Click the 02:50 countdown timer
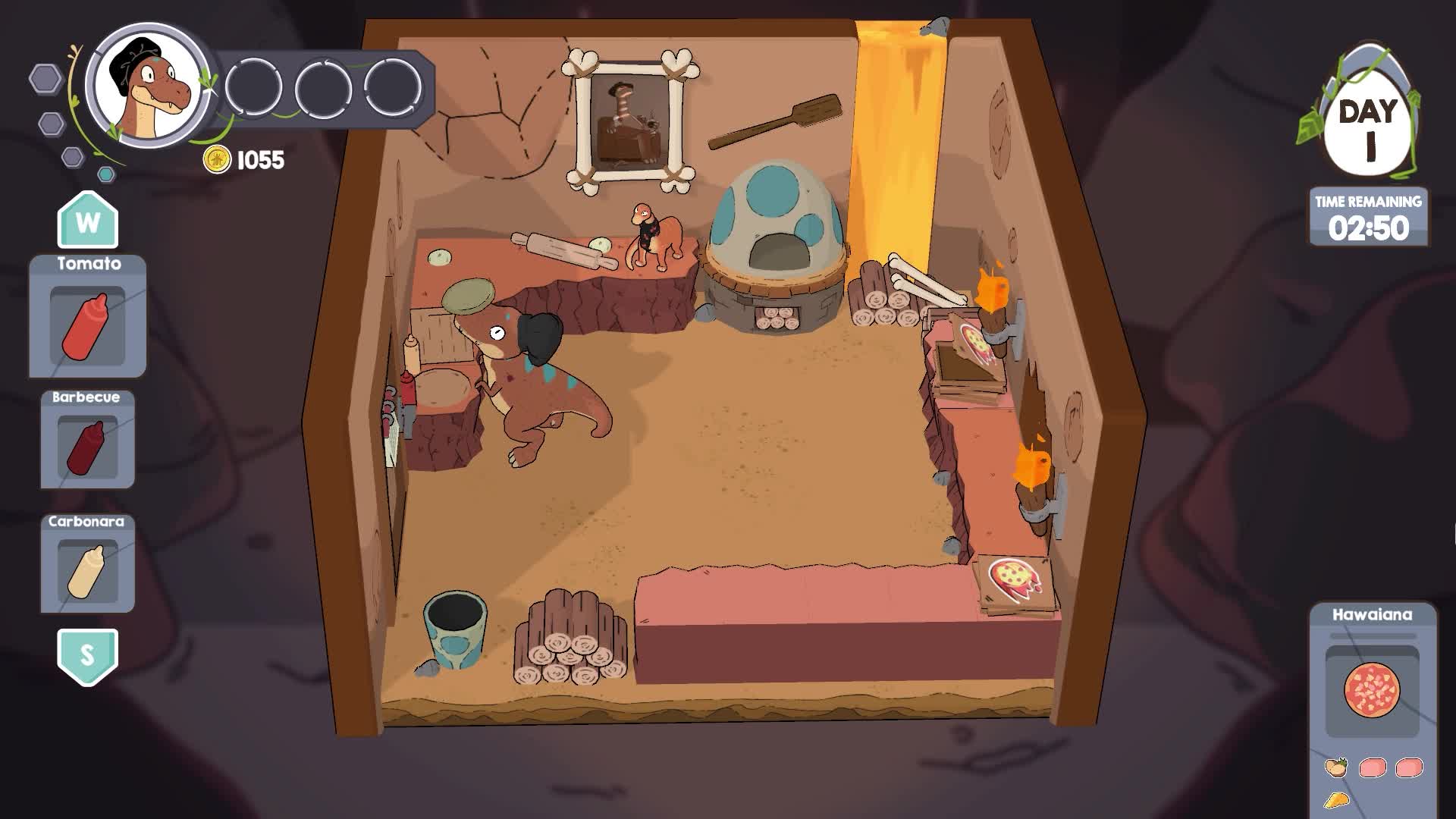This screenshot has height=819, width=1456. (1370, 226)
